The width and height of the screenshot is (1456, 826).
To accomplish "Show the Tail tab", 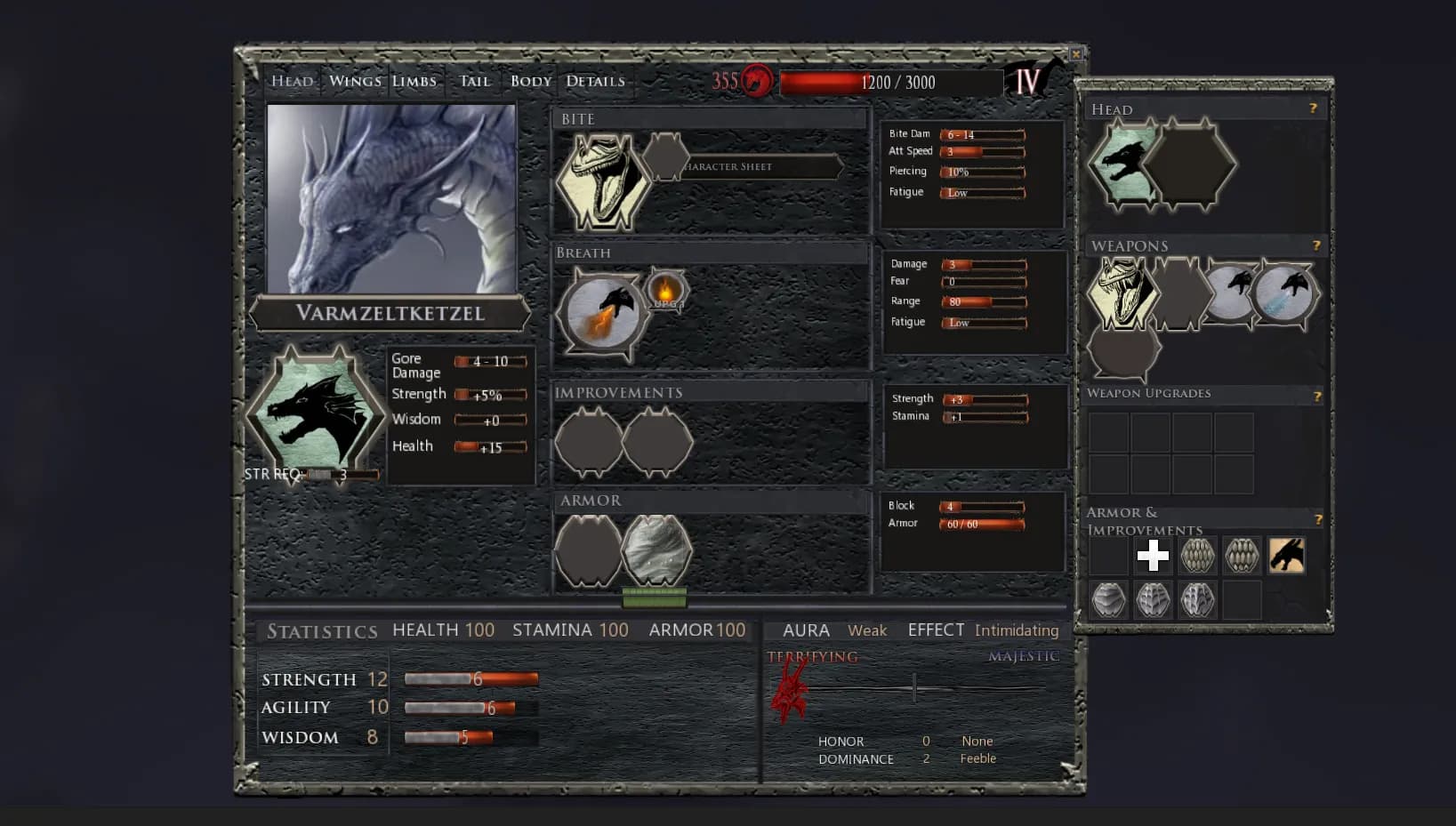I will coord(475,81).
